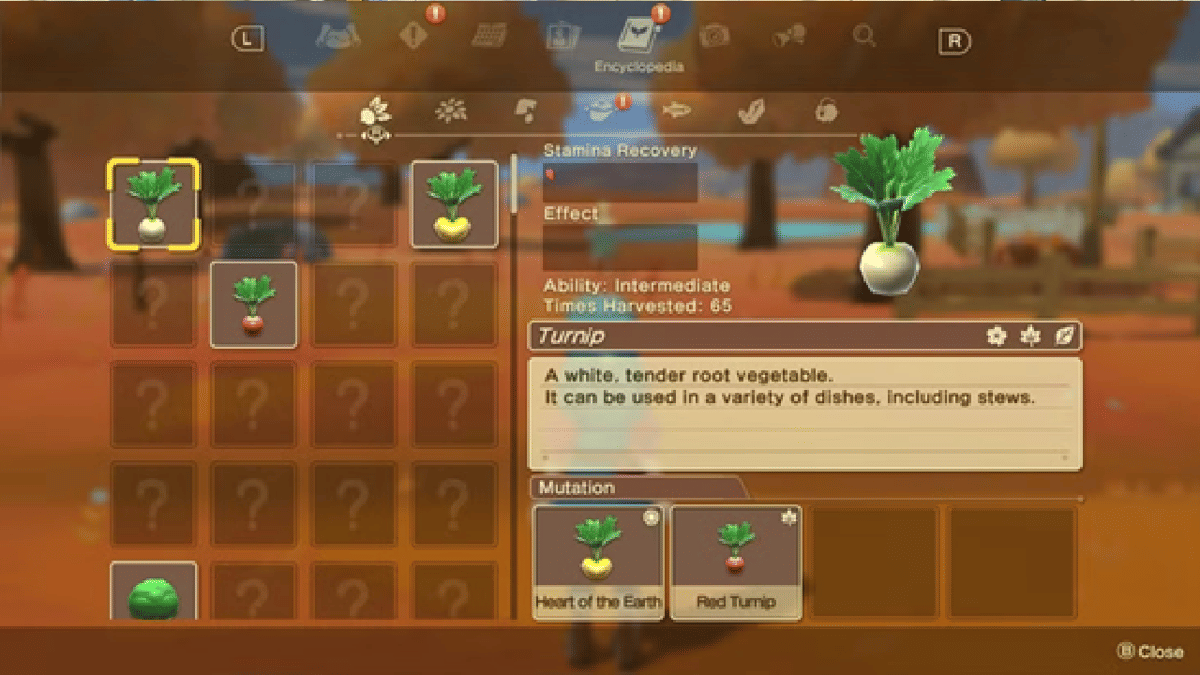The image size is (1200, 675).
Task: Show the ore crystal category
Action: coord(750,110)
